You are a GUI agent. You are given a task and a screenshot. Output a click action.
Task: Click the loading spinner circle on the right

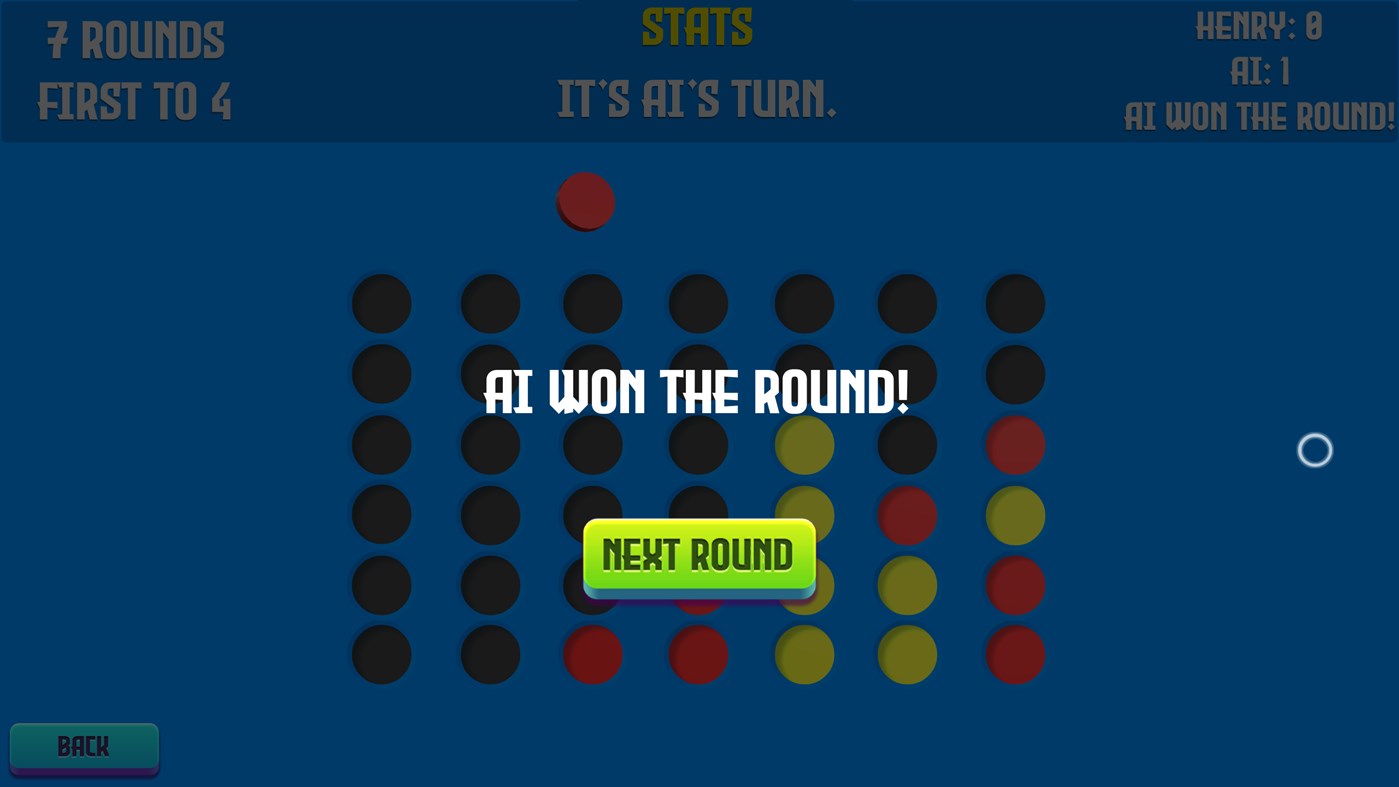point(1314,450)
